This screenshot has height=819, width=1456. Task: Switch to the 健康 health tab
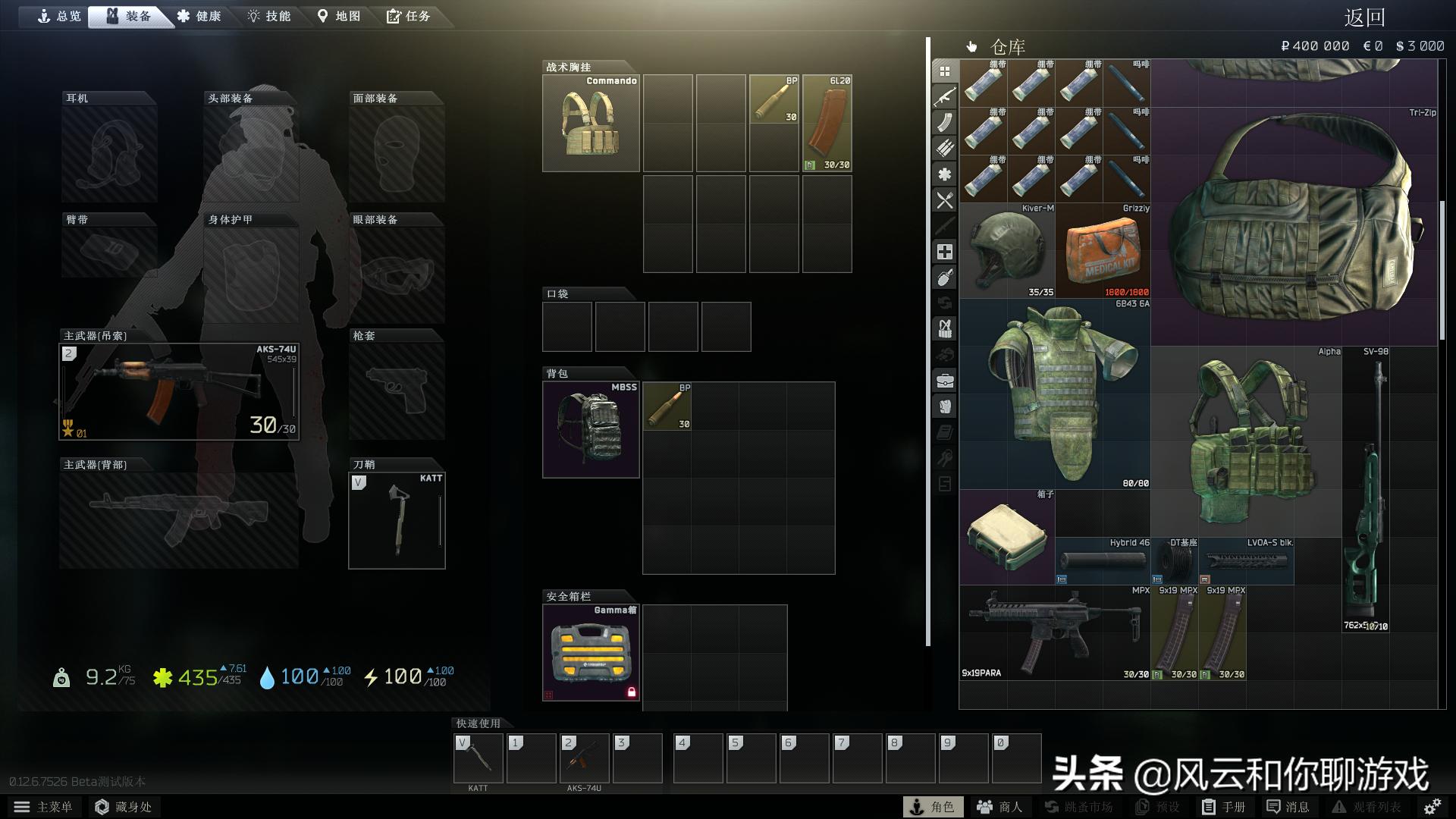(200, 15)
